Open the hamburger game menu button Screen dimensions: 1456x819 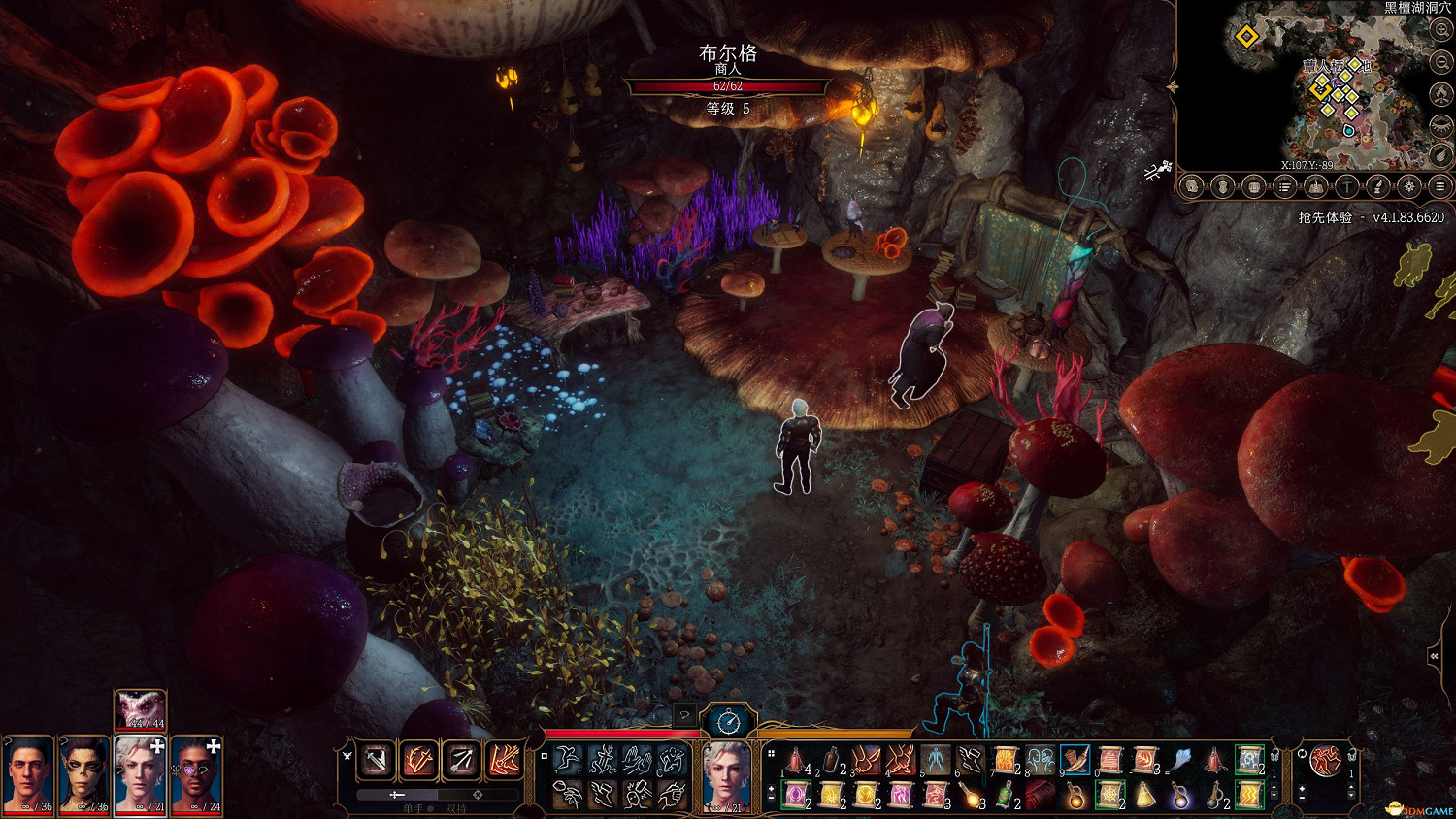click(x=1440, y=186)
